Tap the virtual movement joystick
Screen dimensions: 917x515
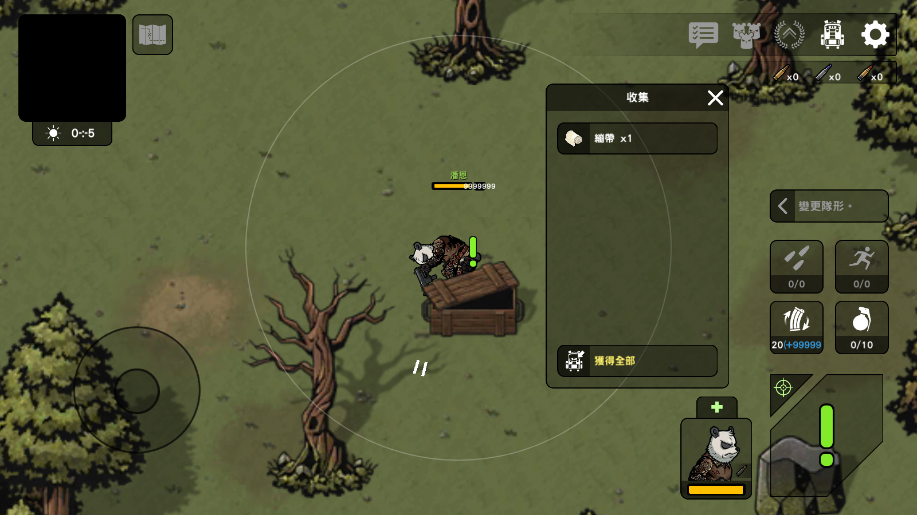point(137,389)
